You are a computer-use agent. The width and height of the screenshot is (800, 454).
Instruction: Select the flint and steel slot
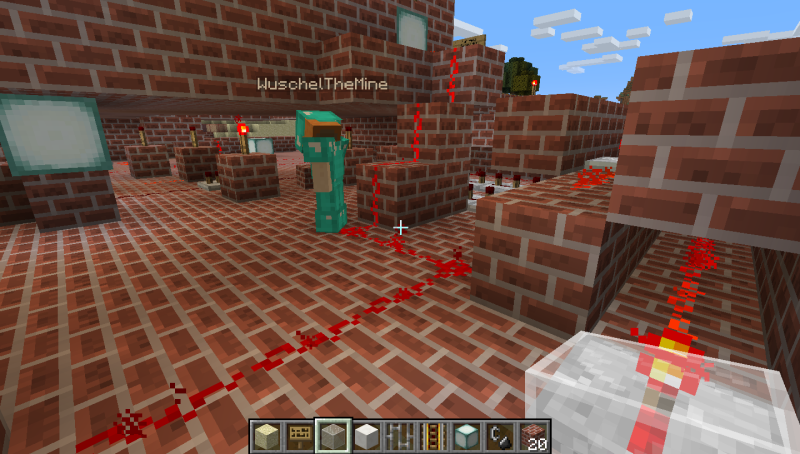tap(497, 436)
